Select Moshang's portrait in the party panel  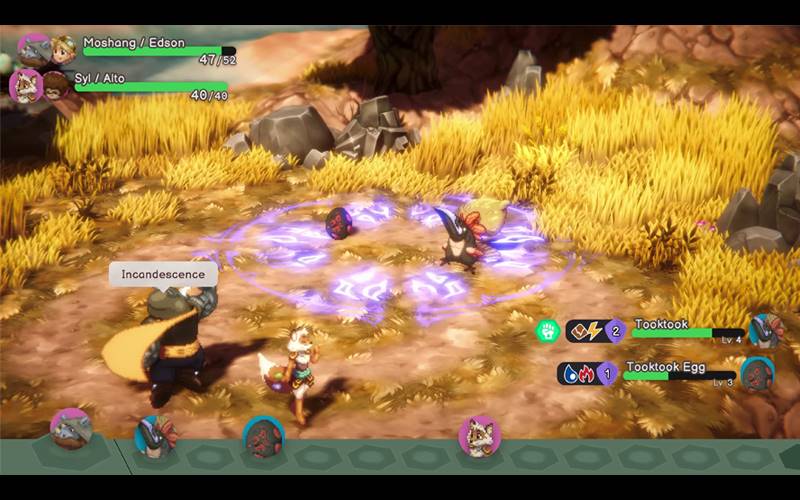pos(34,49)
